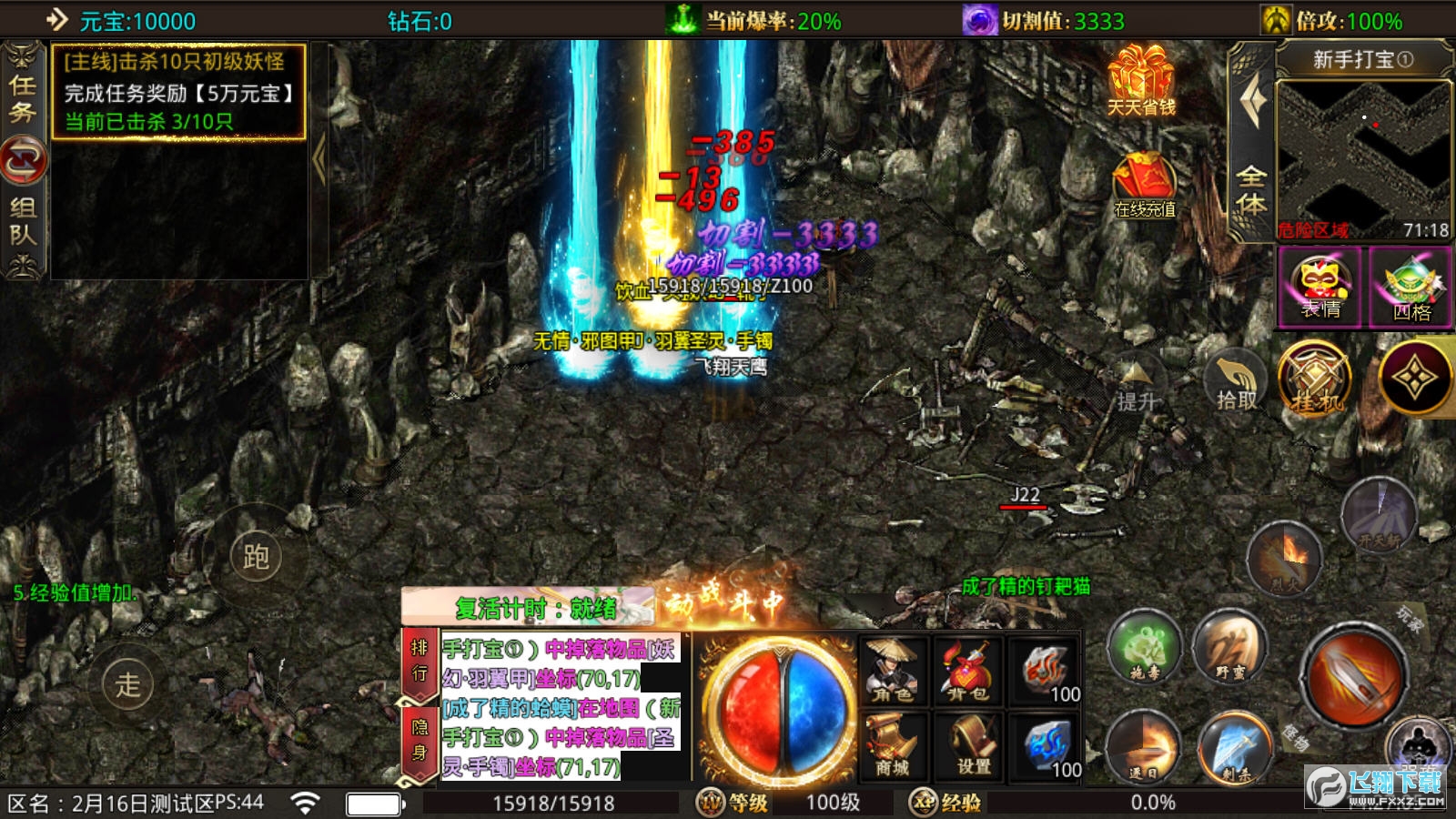Open 在线充值 online recharge
Screen dimensions: 1456x819
point(1144,187)
